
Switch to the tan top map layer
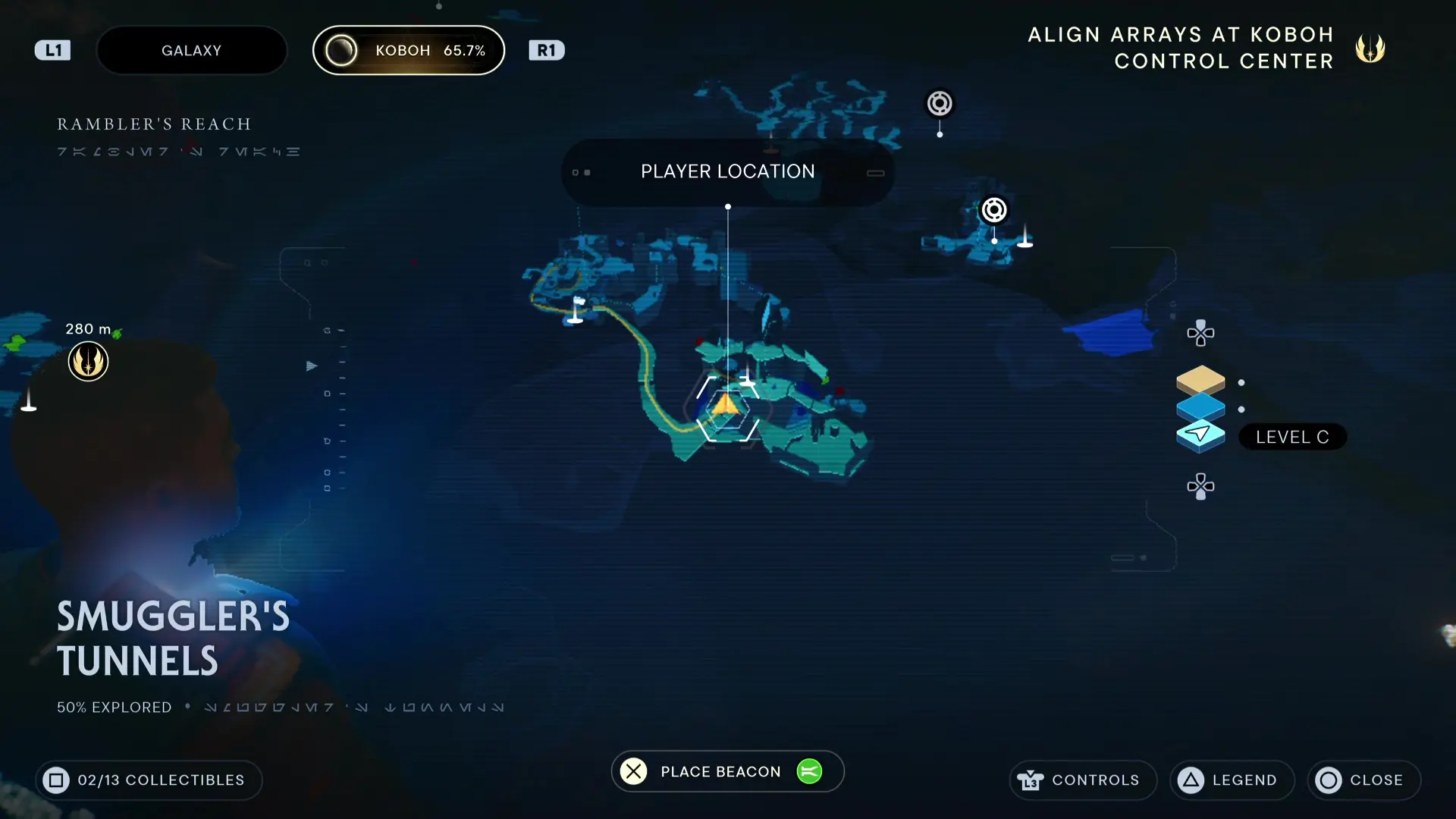1200,380
